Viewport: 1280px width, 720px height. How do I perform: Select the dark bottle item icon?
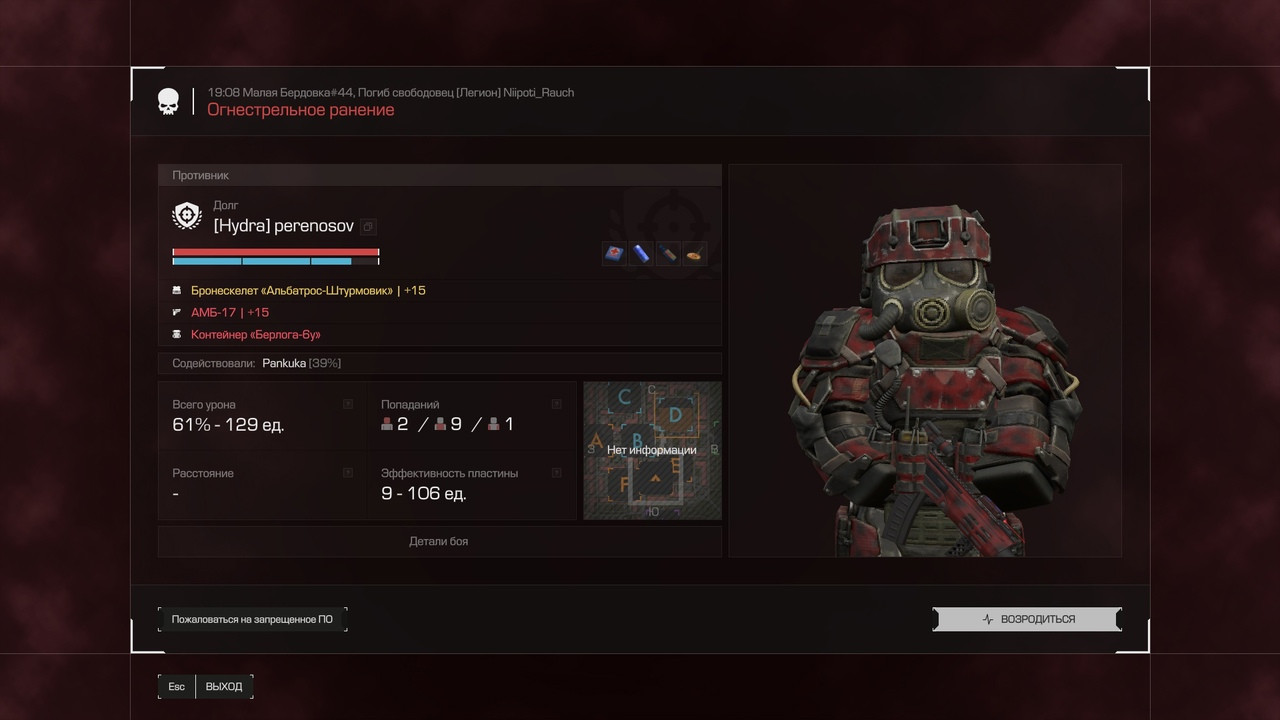coord(667,253)
